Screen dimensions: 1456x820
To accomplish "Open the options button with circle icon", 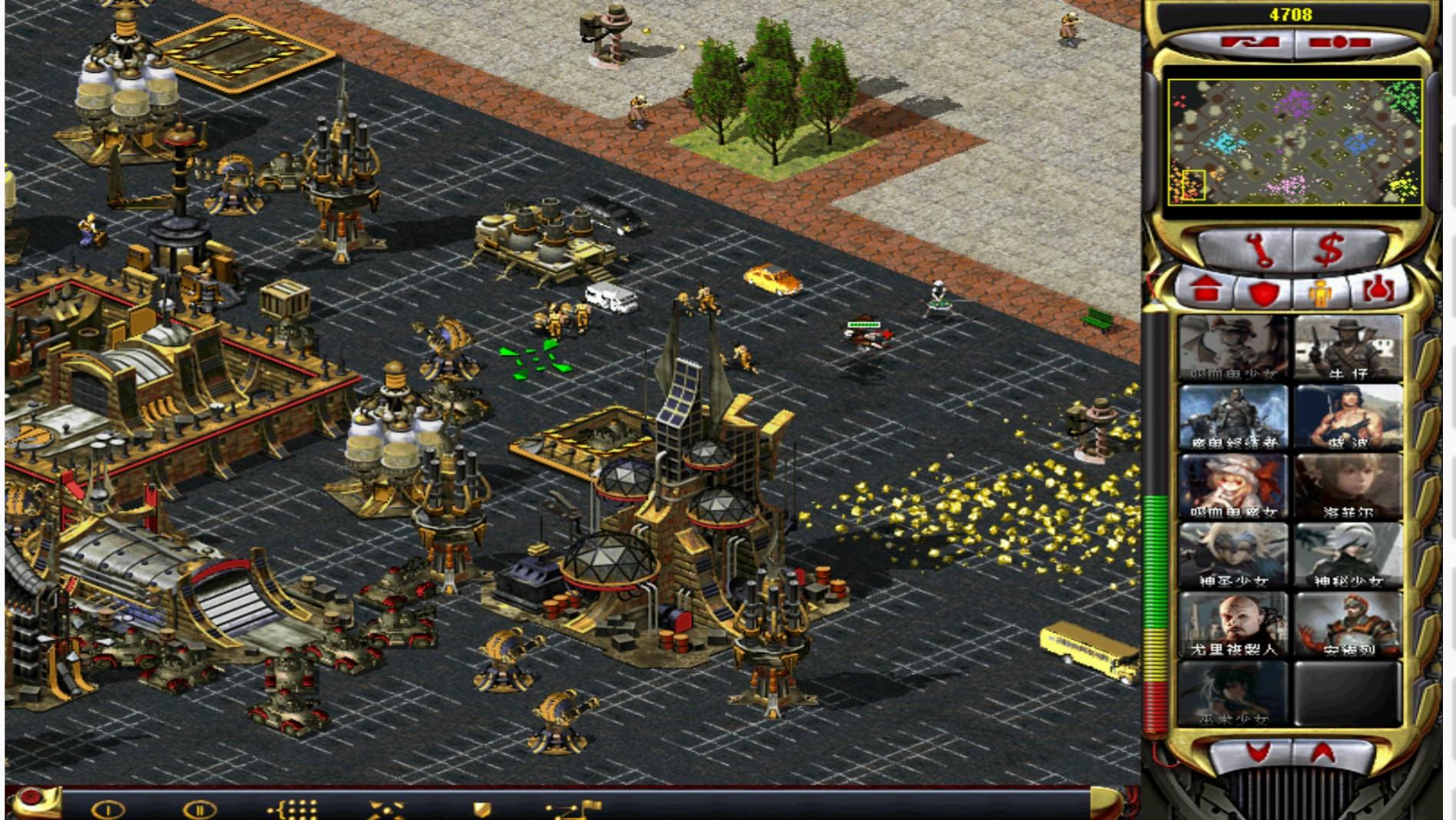I will pyautogui.click(x=31, y=799).
